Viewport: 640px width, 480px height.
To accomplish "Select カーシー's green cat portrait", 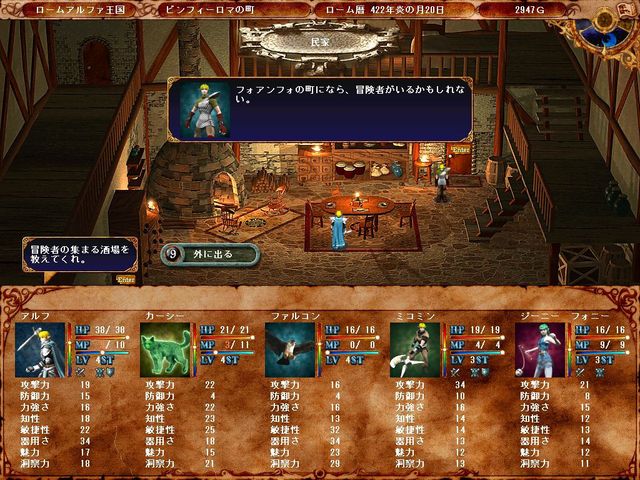I will click(x=166, y=349).
